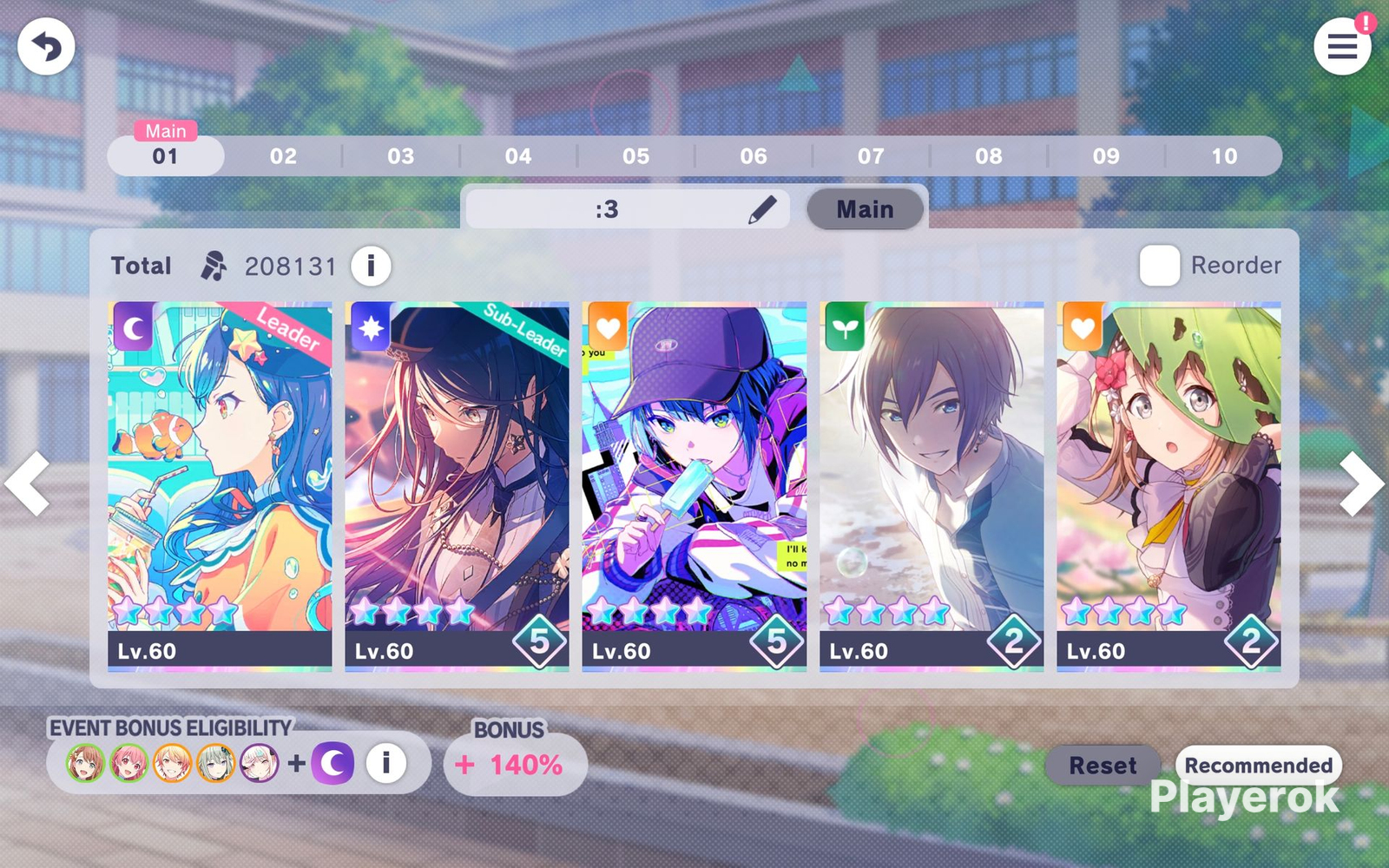Go back using the return arrow button

click(46, 47)
